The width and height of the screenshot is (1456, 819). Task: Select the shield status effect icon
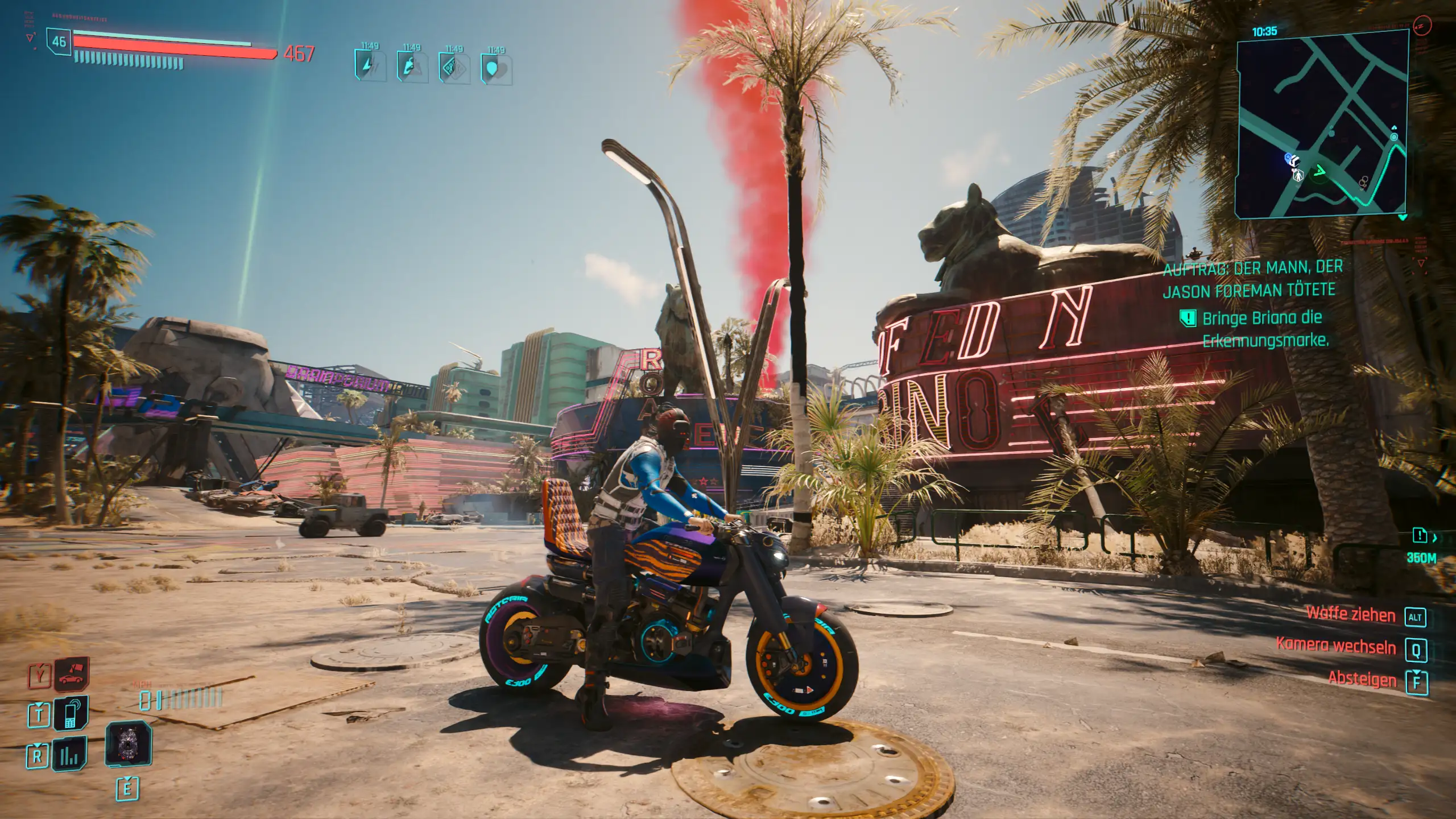coord(496,69)
